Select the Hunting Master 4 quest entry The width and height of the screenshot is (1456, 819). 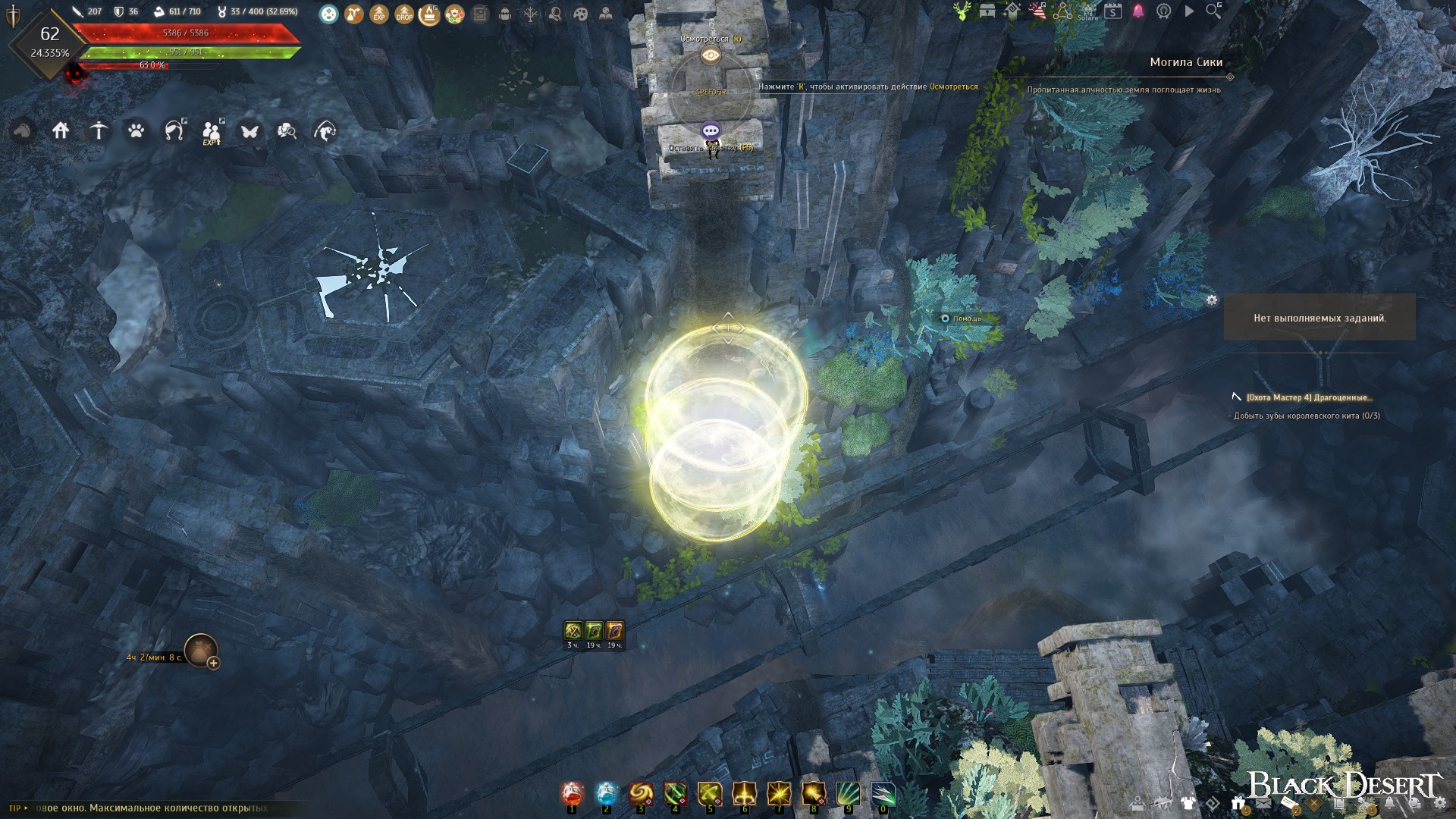pyautogui.click(x=1309, y=397)
